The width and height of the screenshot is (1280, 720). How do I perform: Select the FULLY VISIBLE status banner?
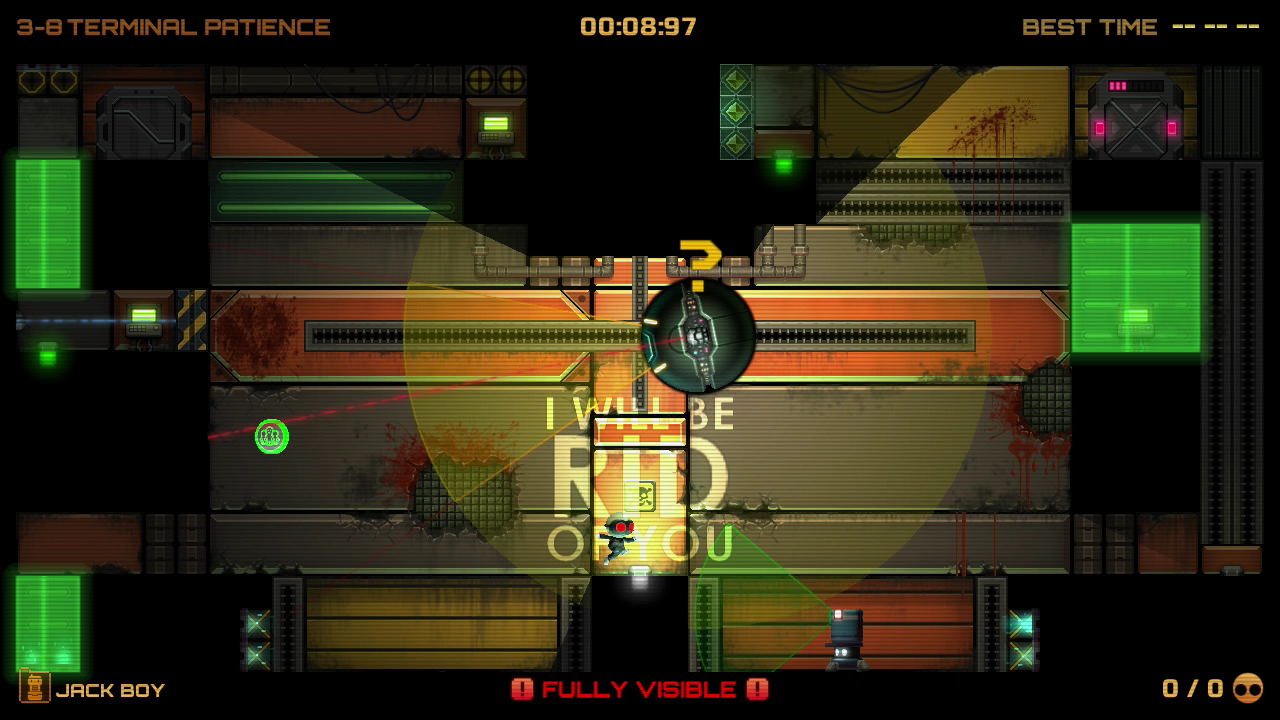coord(640,689)
